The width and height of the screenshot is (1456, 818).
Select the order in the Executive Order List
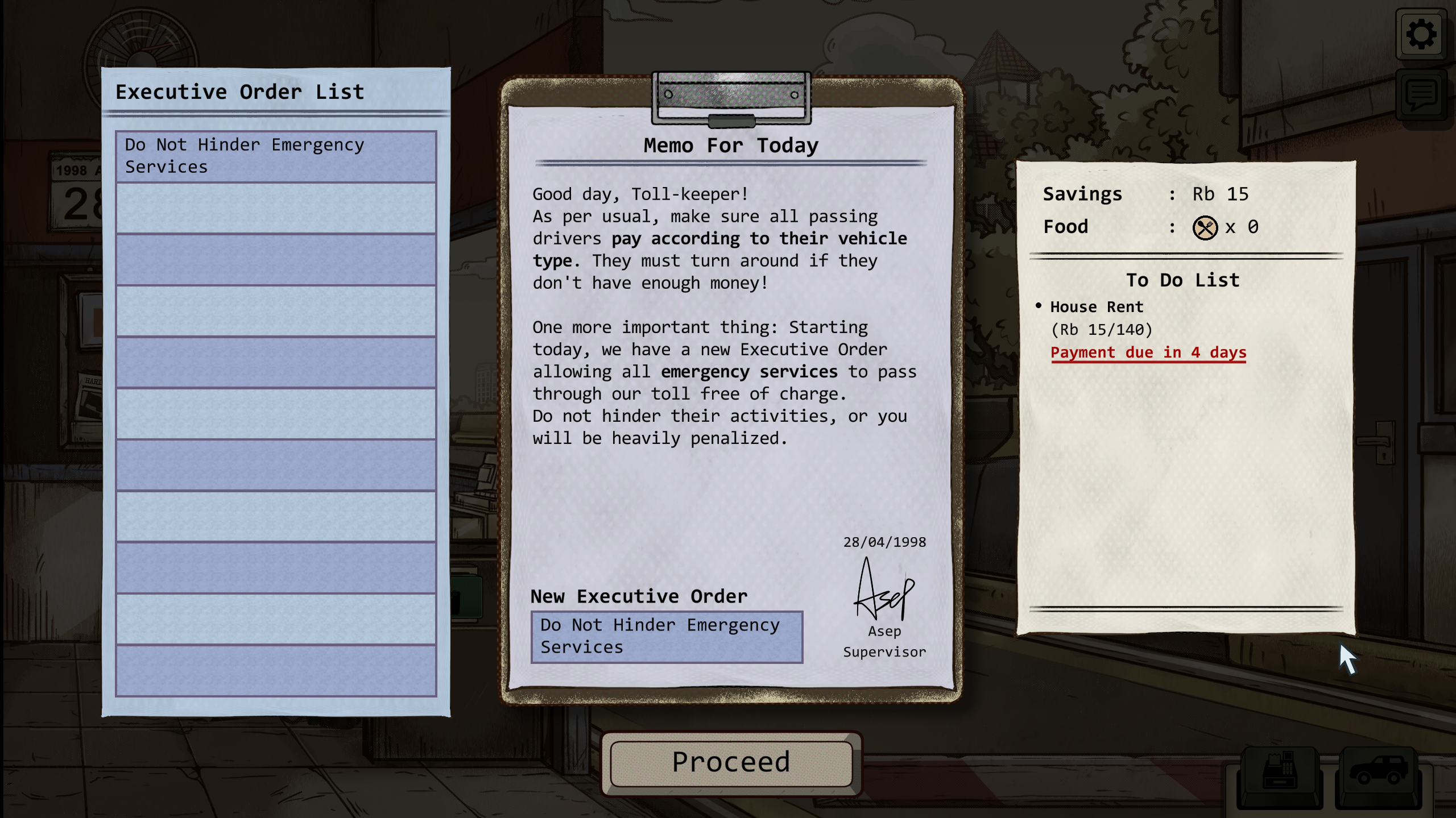(x=276, y=156)
